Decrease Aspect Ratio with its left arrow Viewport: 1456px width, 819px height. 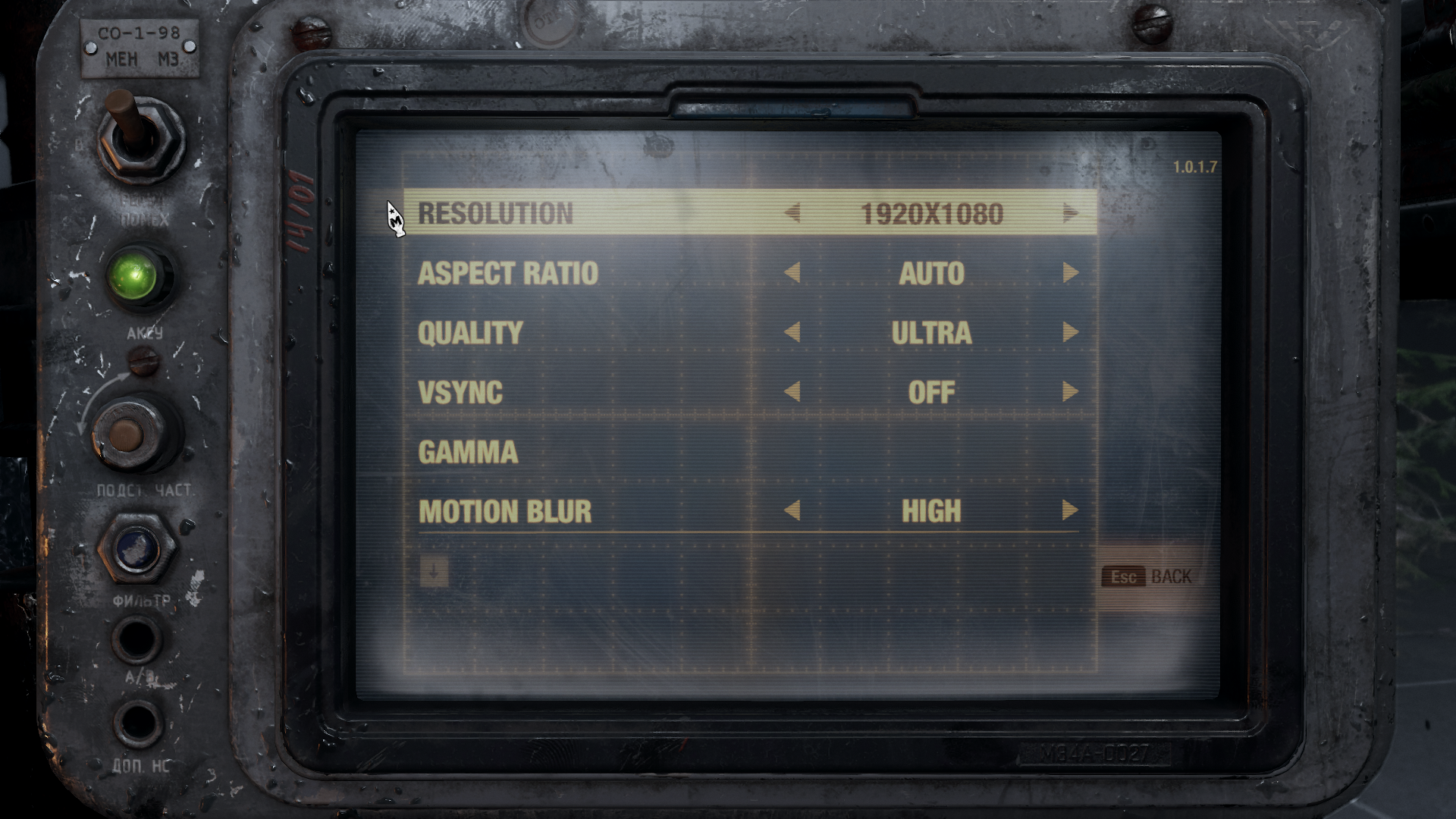pos(792,273)
